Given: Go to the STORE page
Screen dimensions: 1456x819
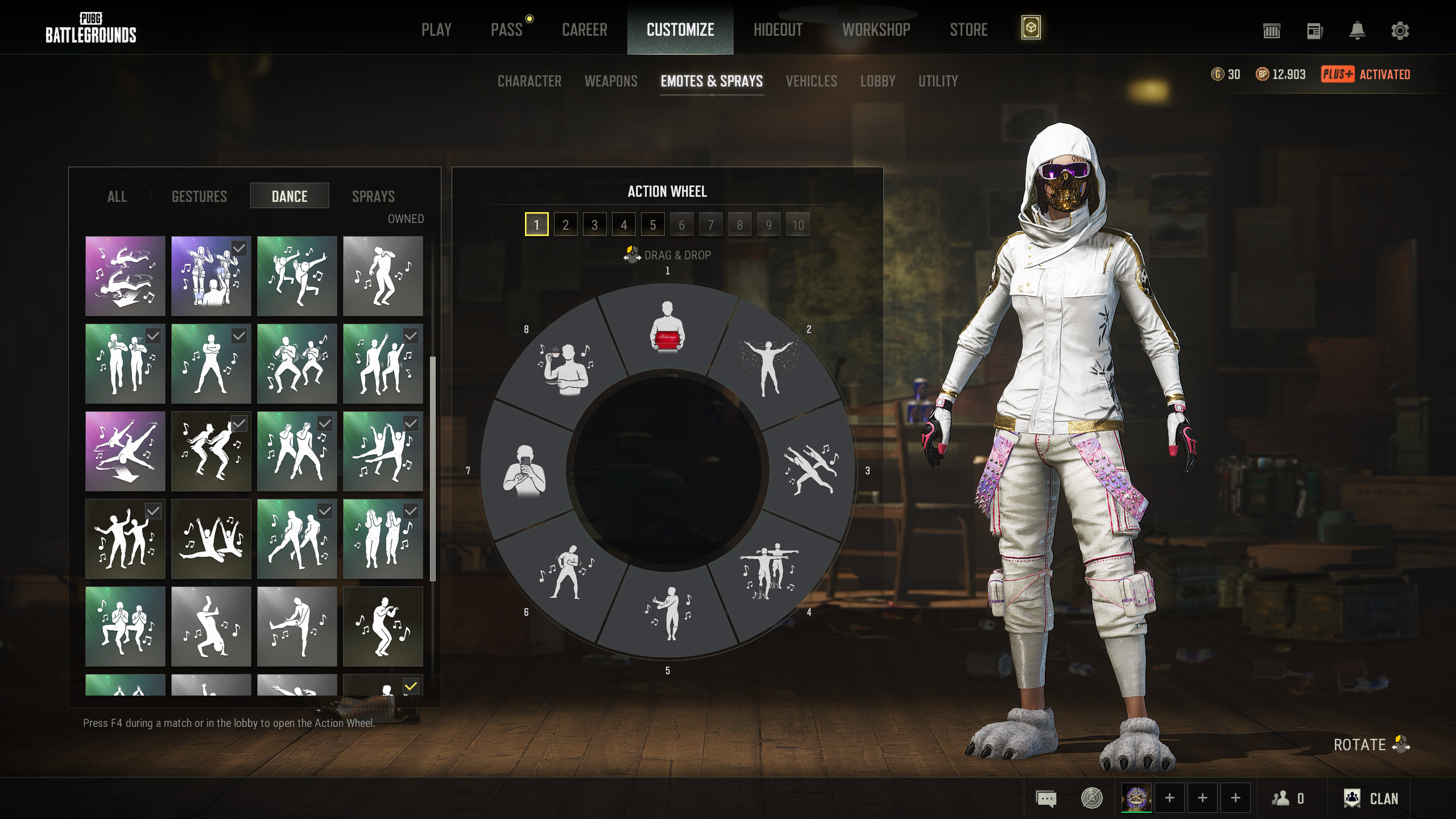Looking at the screenshot, I should coord(969,30).
